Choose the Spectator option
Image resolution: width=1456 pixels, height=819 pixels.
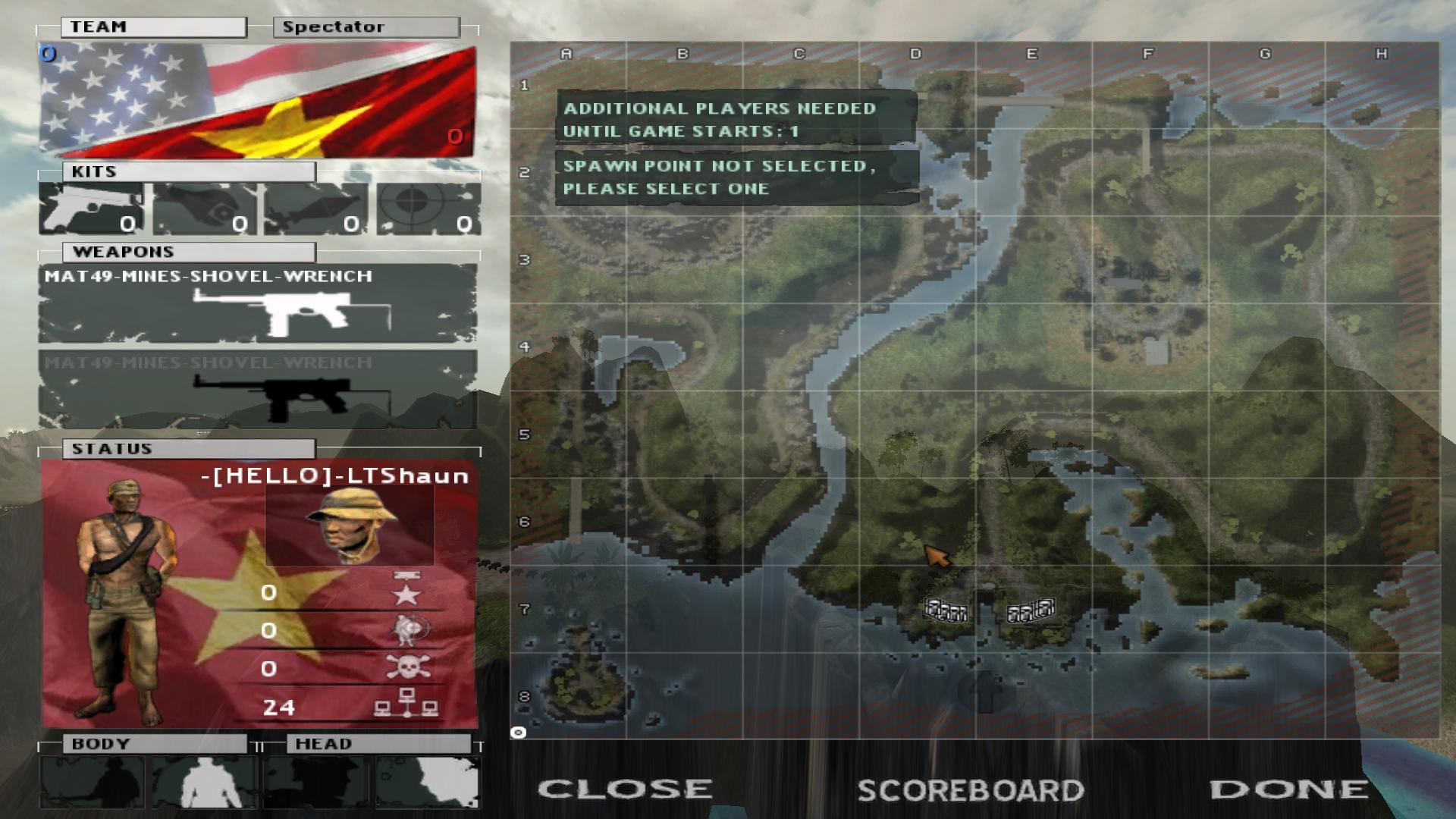point(366,27)
